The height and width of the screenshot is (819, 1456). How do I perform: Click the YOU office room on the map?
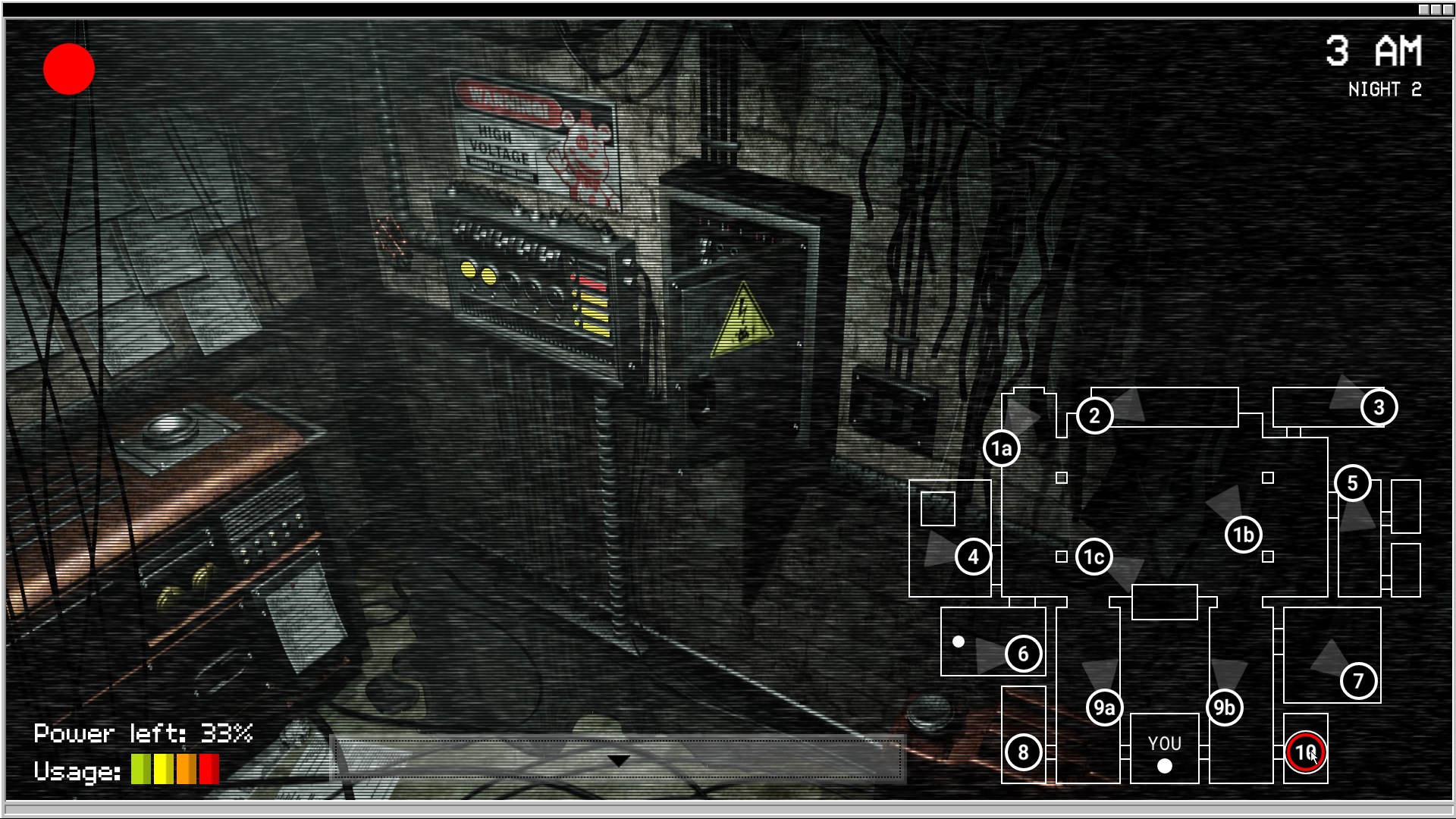click(1165, 747)
